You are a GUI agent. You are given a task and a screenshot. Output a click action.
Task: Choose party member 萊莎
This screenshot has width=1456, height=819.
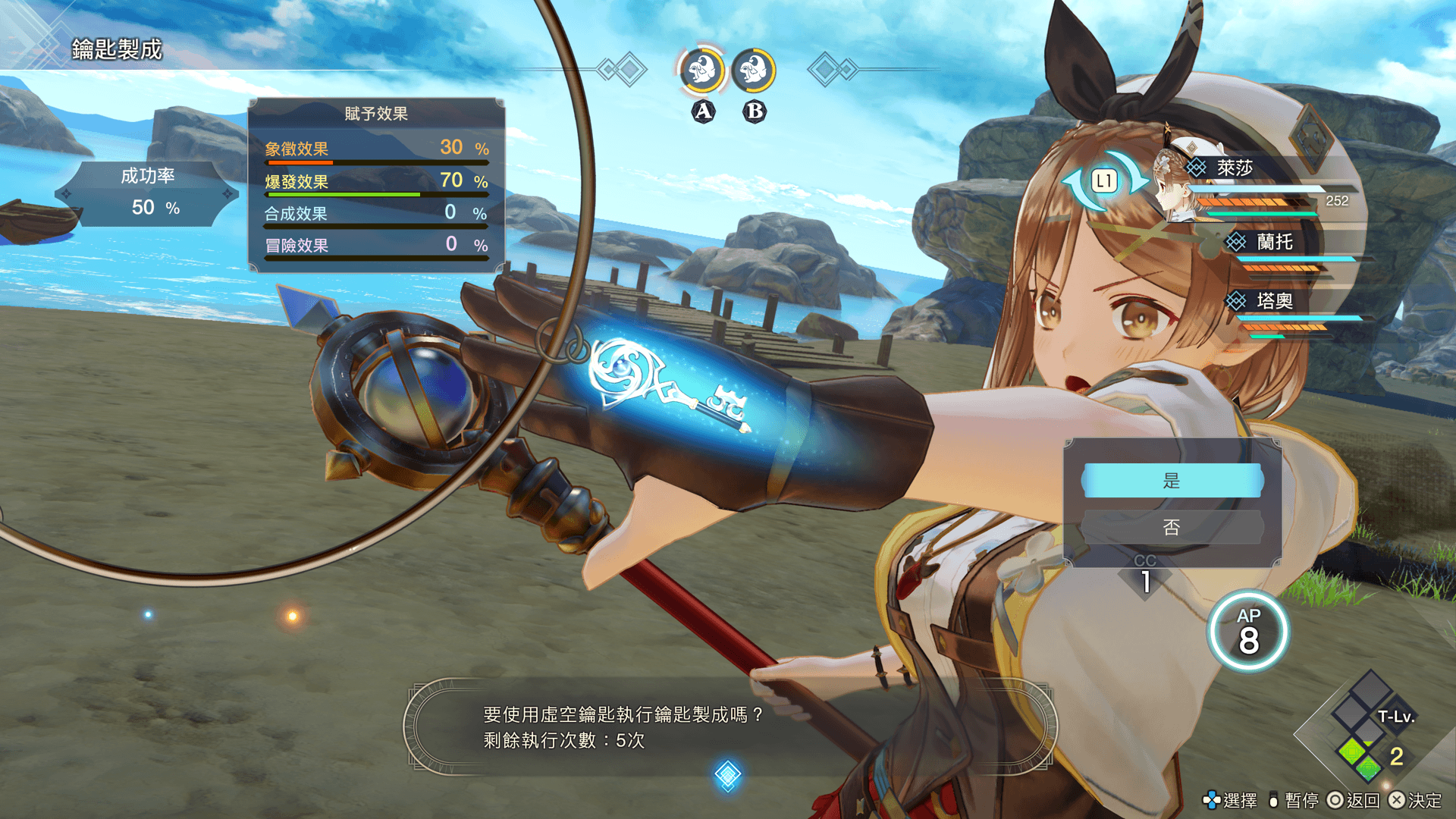tap(1235, 168)
